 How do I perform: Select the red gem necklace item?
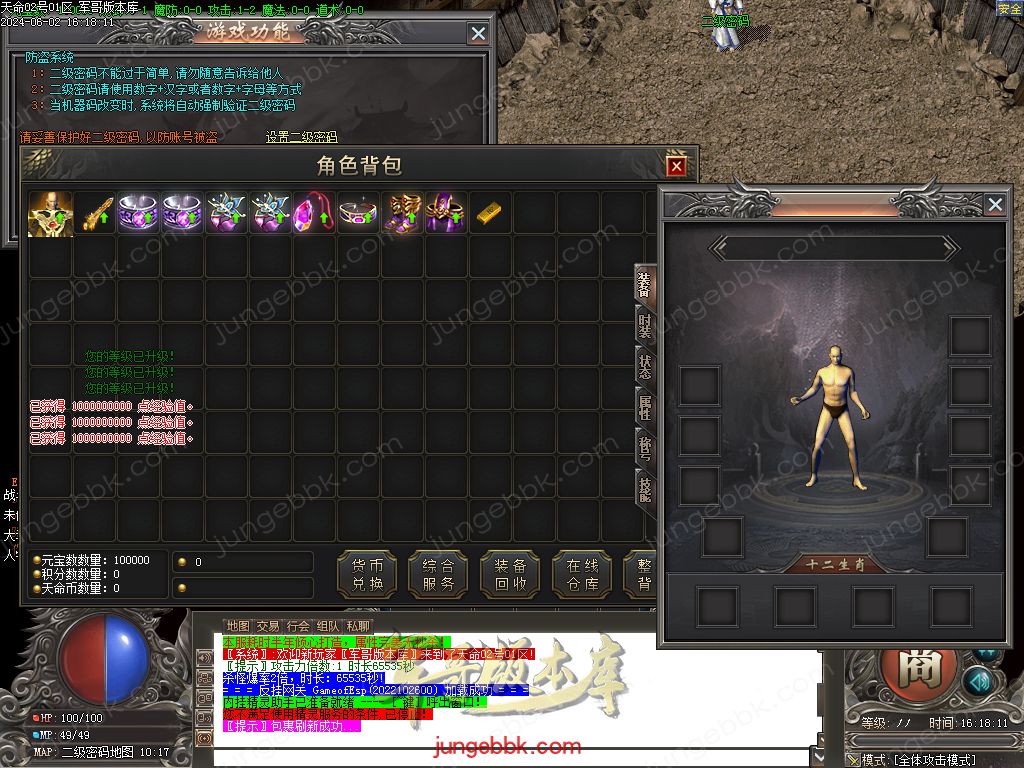pos(313,214)
